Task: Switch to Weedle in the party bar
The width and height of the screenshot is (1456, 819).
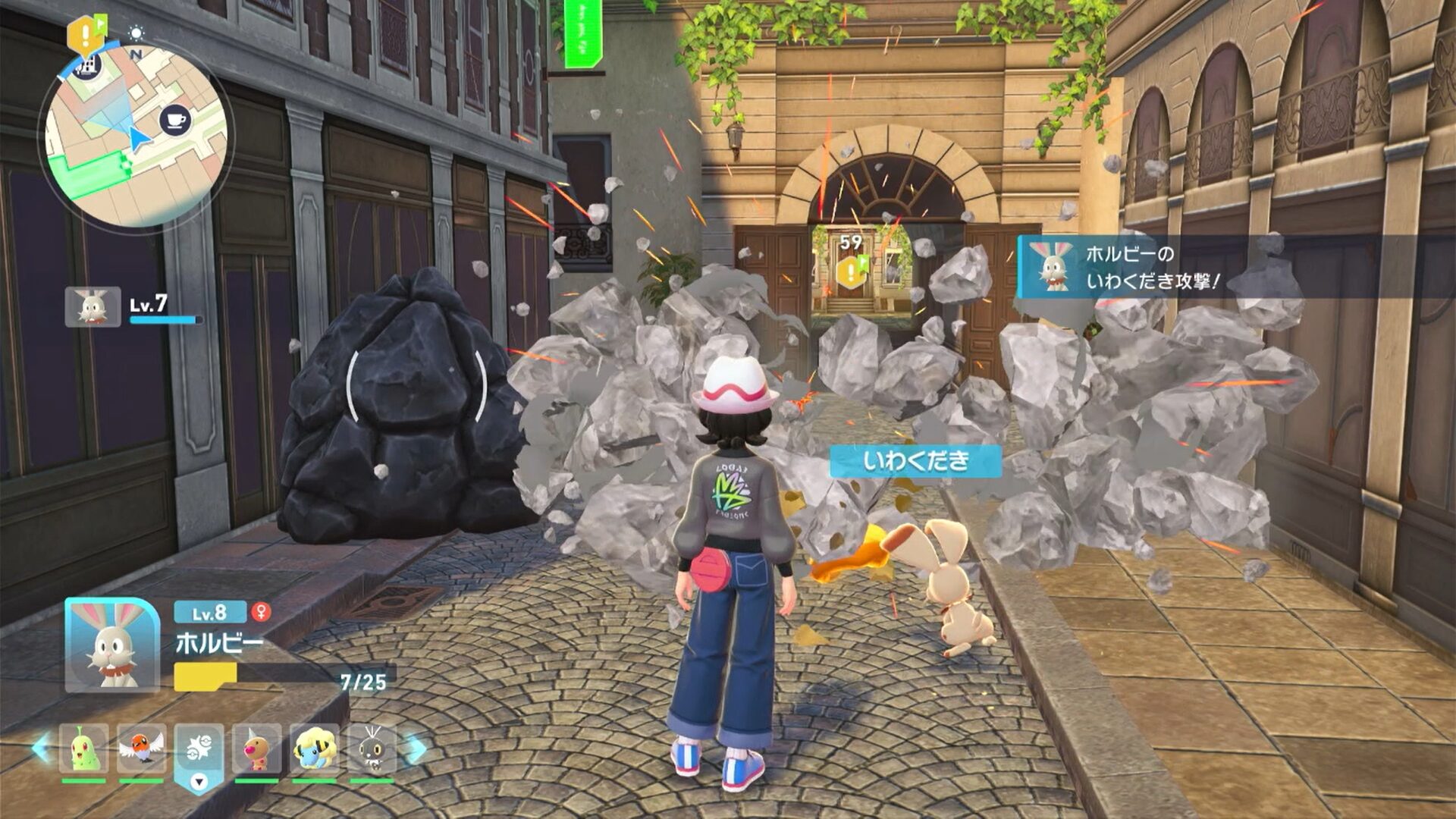Action: pyautogui.click(x=256, y=748)
